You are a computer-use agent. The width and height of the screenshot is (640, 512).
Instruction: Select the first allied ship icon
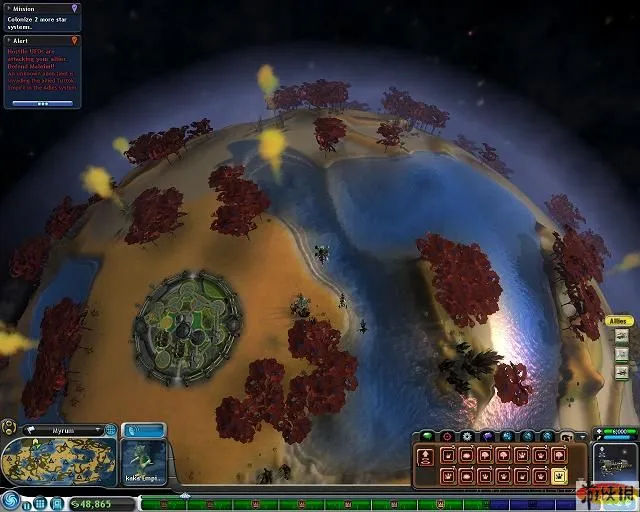tap(622, 336)
